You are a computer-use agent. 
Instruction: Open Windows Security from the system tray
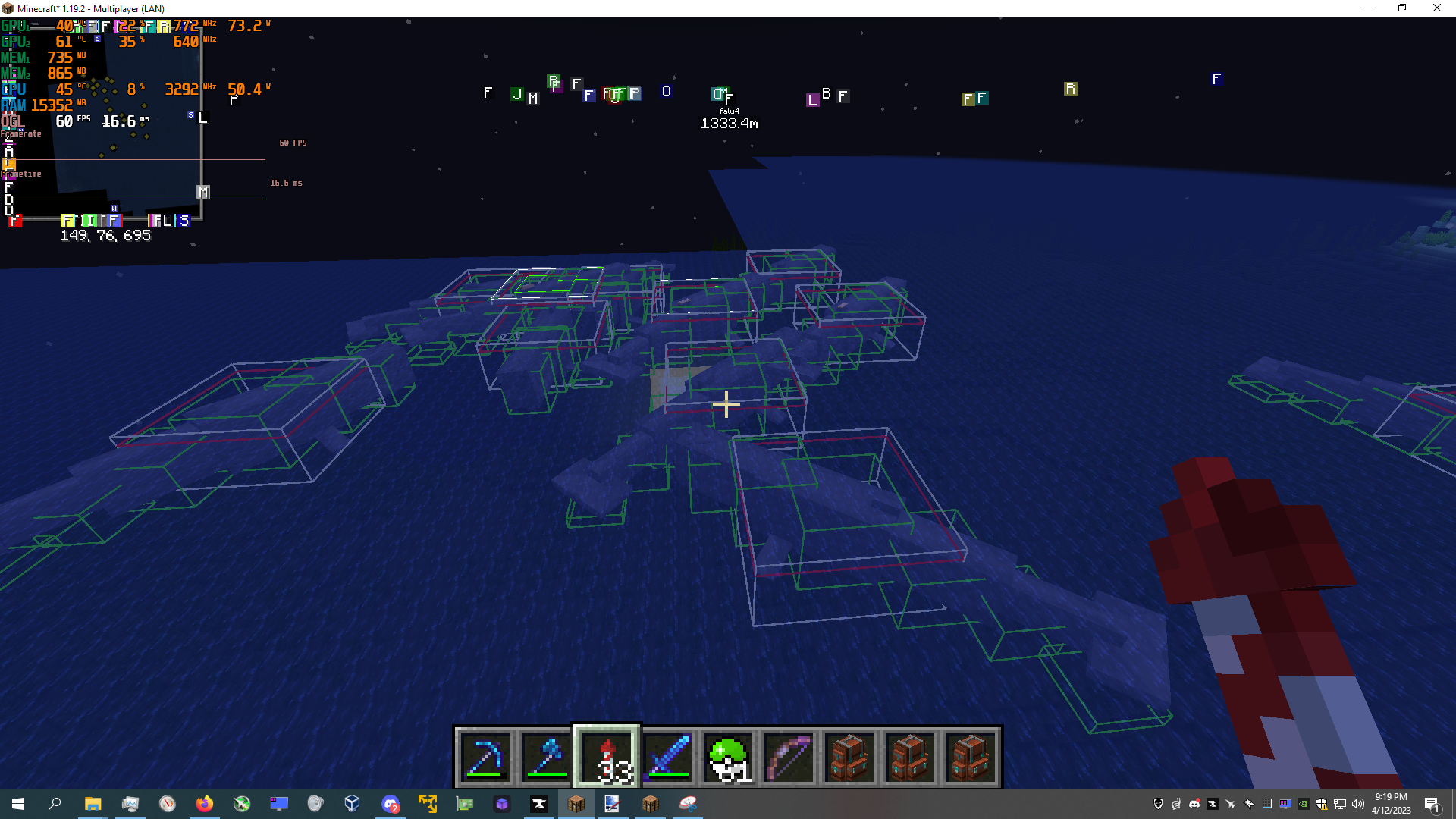point(1320,804)
